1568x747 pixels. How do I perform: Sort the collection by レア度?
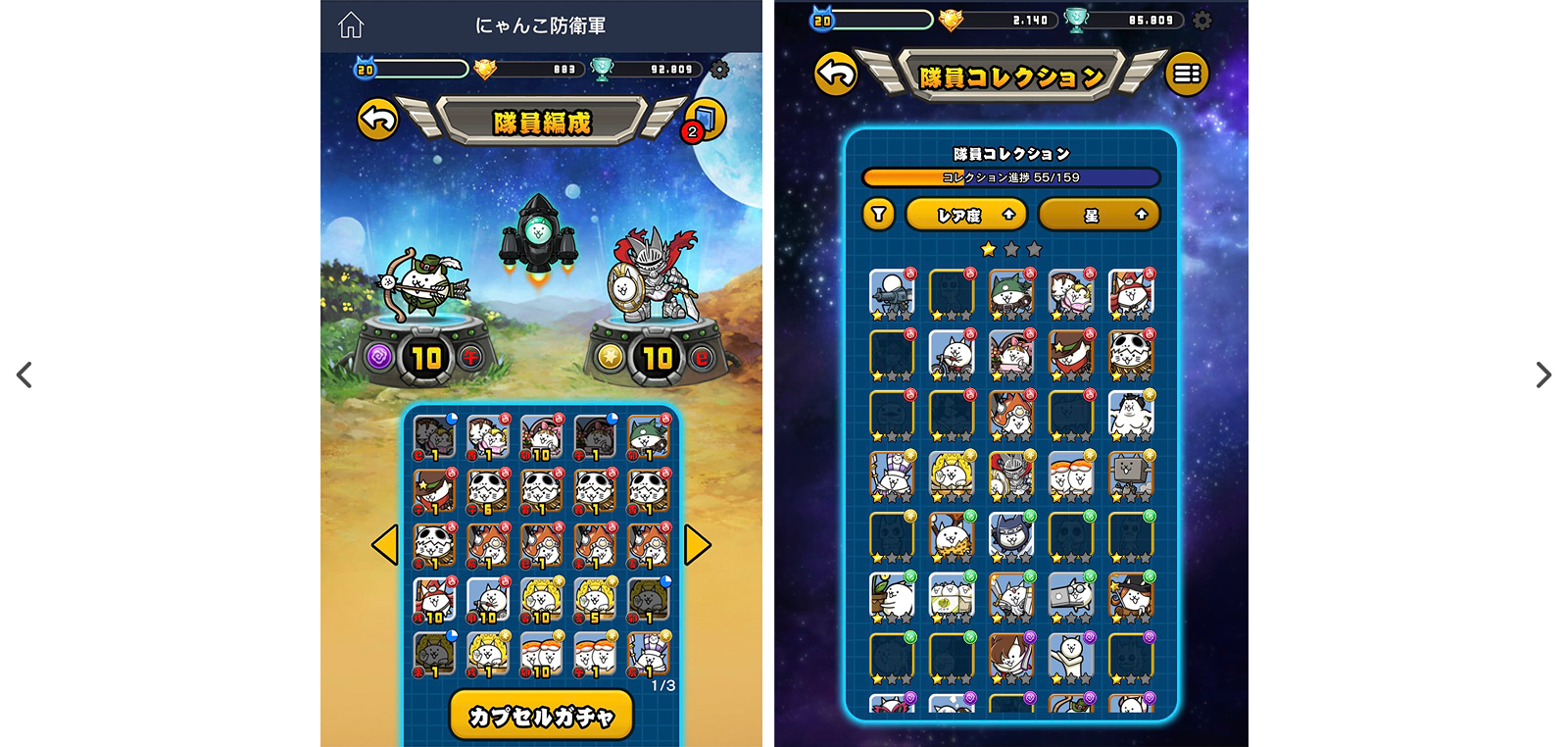pyautogui.click(x=966, y=215)
